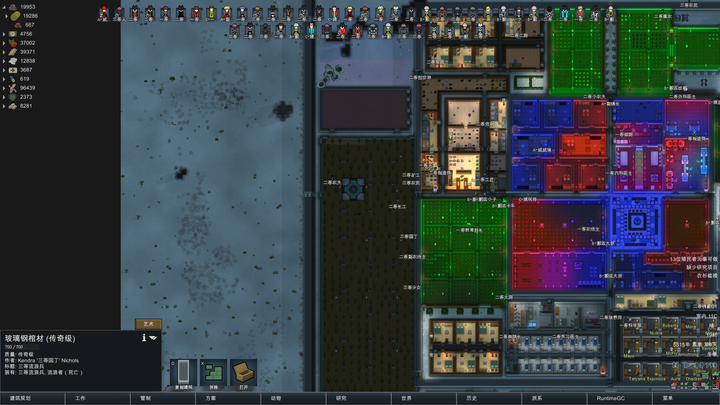Open the 菜单 (Menu) tab
This screenshot has width=720, height=405.
tap(668, 398)
